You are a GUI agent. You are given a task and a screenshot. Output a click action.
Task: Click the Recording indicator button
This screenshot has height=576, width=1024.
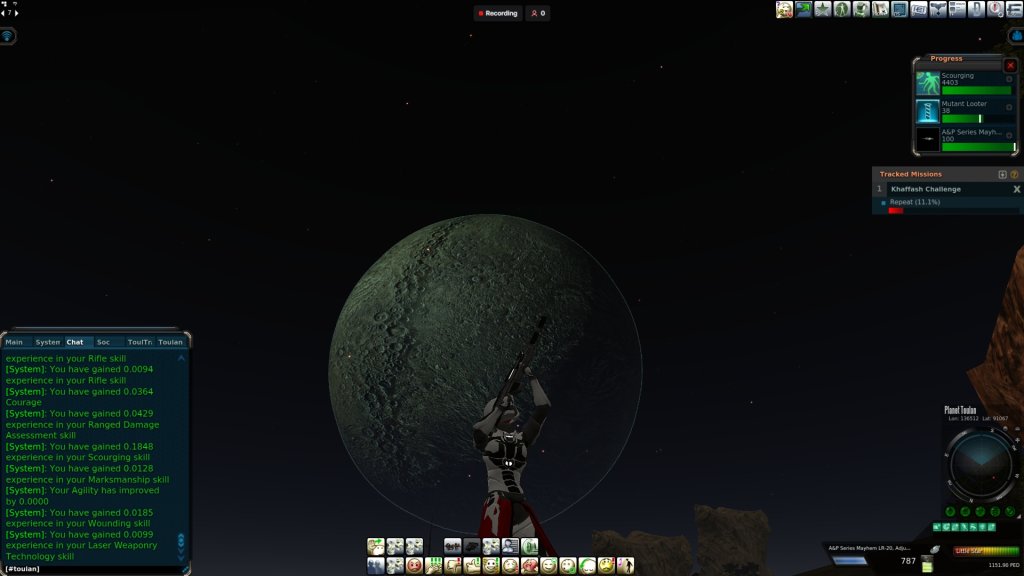(498, 13)
